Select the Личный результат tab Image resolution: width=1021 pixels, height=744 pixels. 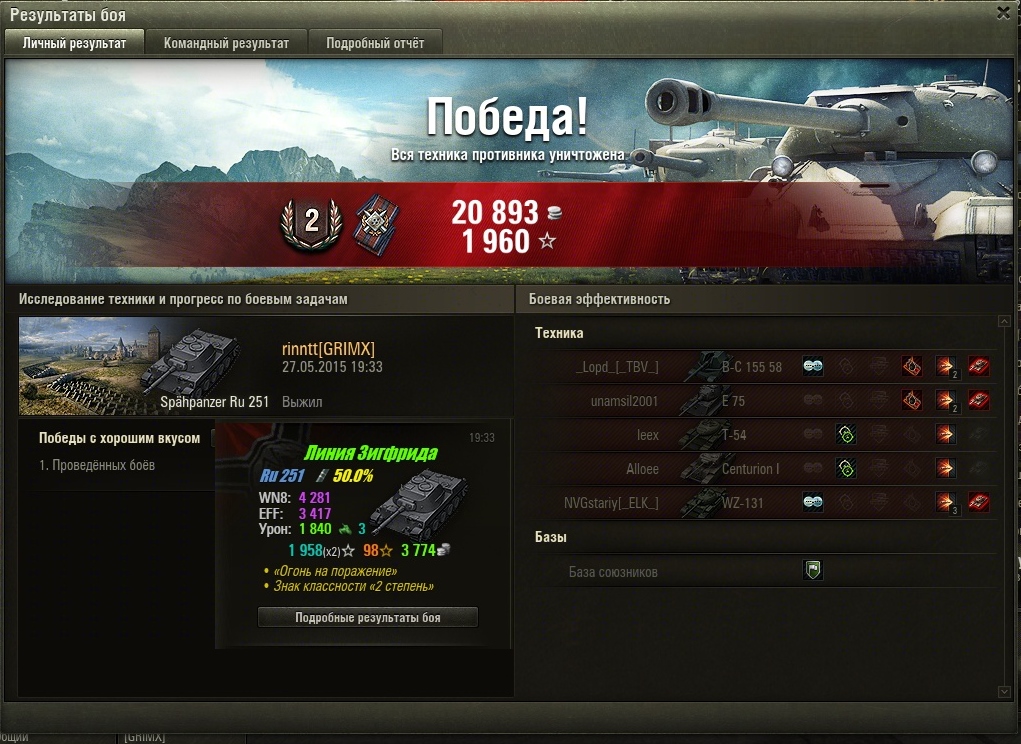click(x=75, y=43)
